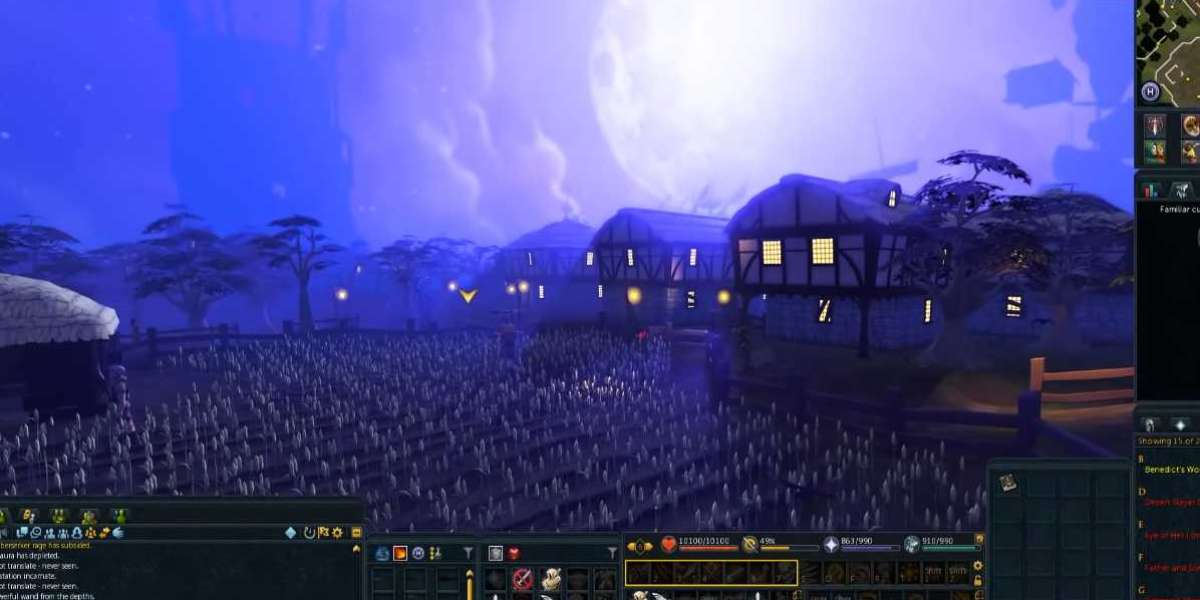Screen dimensions: 1200x600
Task: Click the filter funnel above the spellbook
Action: [x=467, y=553]
